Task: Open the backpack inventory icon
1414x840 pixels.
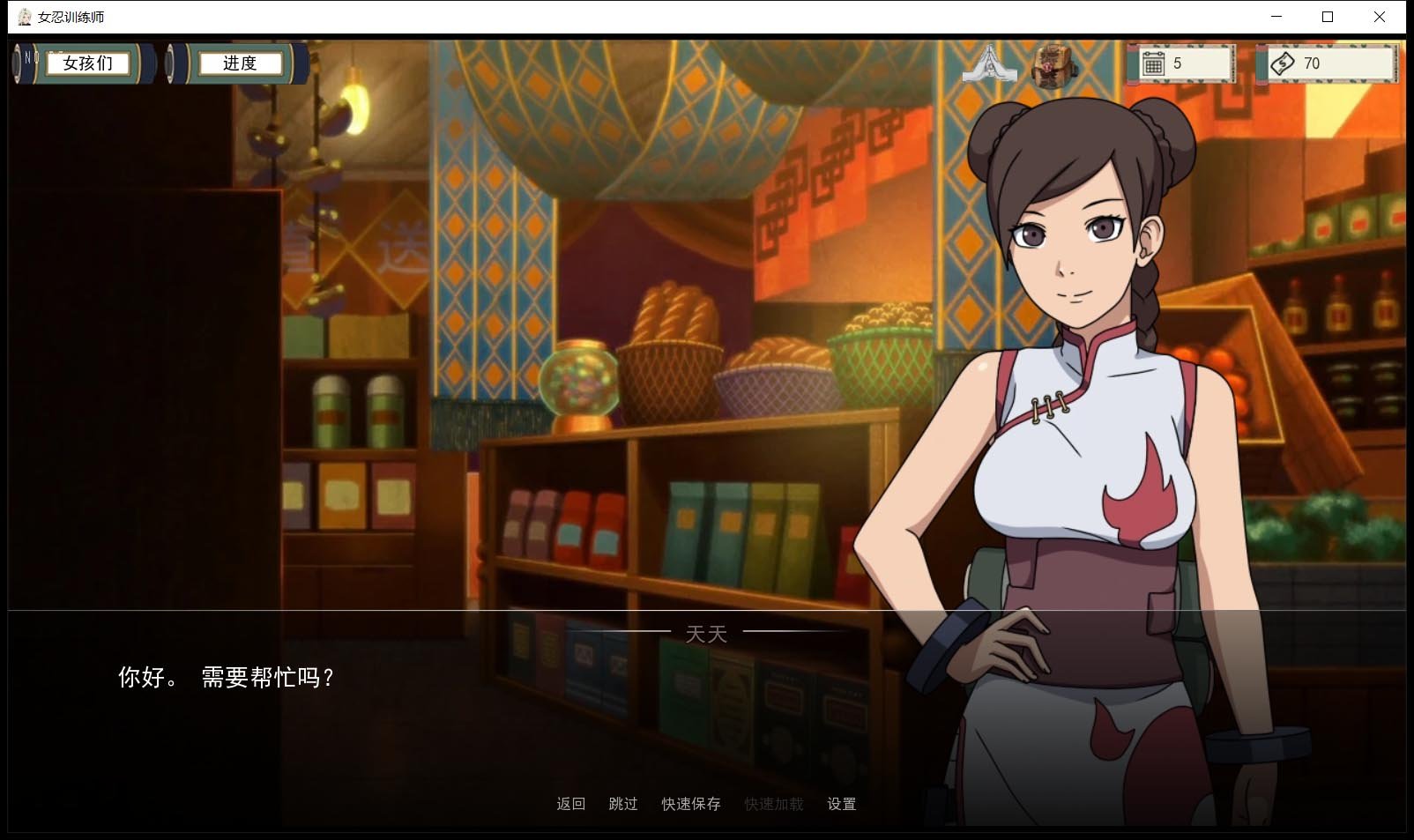Action: click(x=1051, y=63)
